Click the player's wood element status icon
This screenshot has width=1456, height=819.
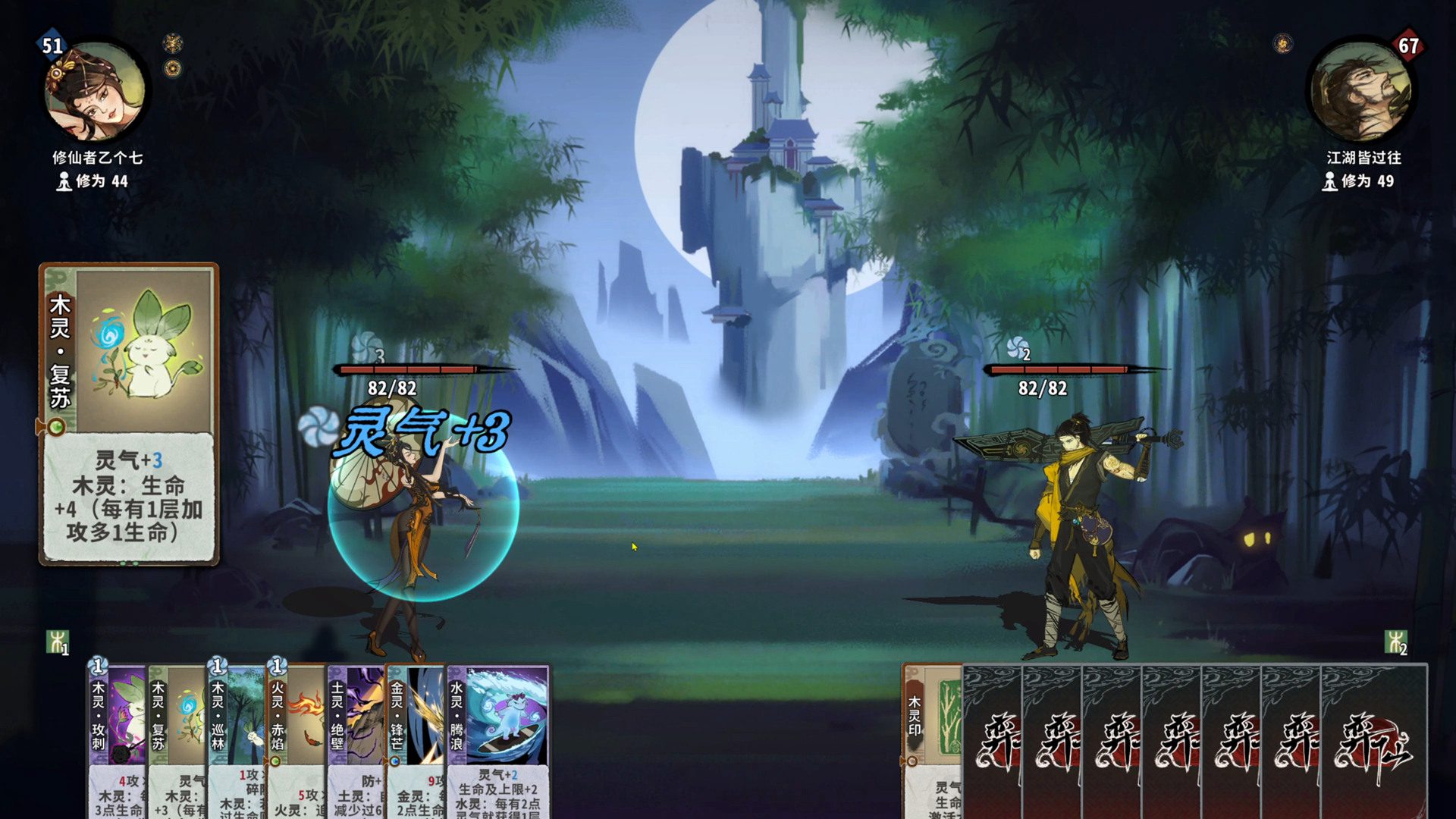pos(58,642)
